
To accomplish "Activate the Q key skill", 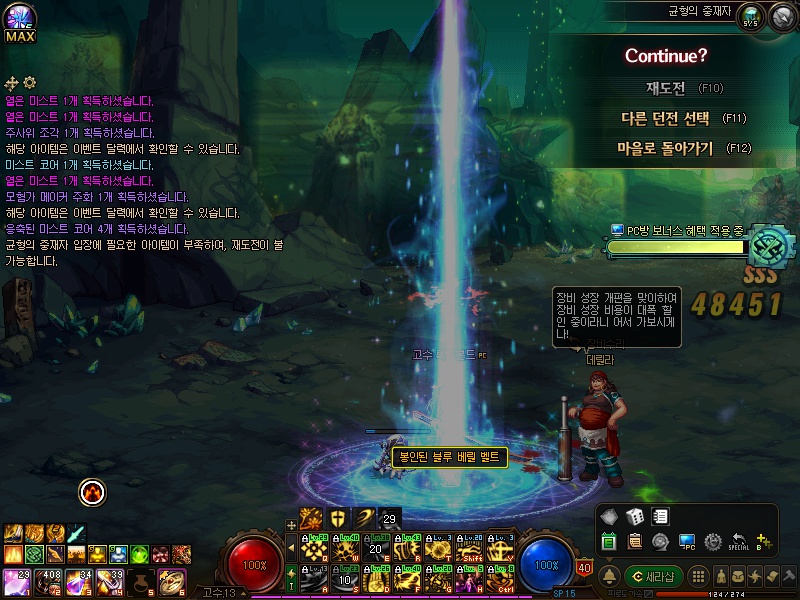I will [316, 550].
